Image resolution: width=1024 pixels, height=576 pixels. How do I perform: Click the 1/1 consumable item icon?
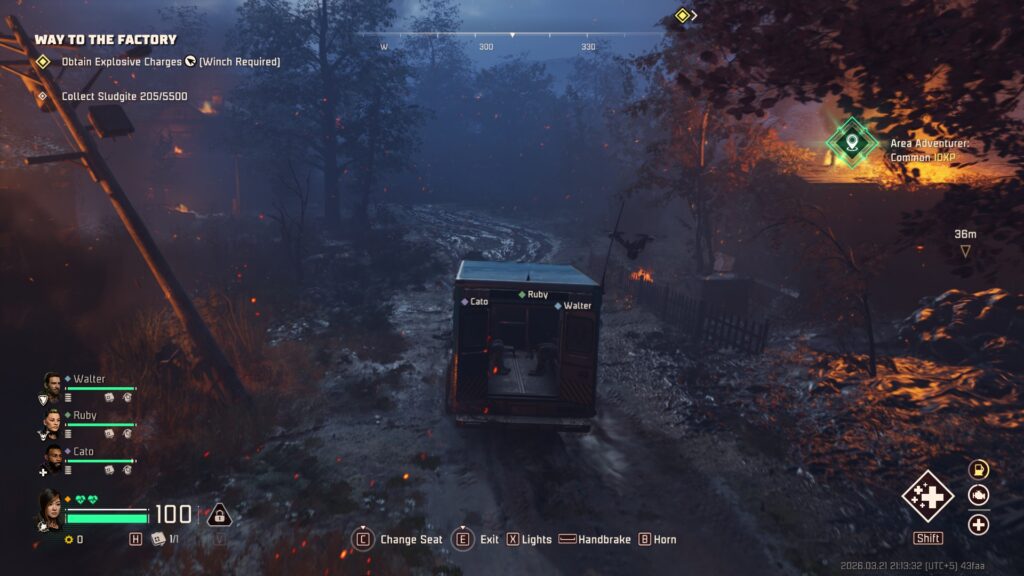coord(157,539)
